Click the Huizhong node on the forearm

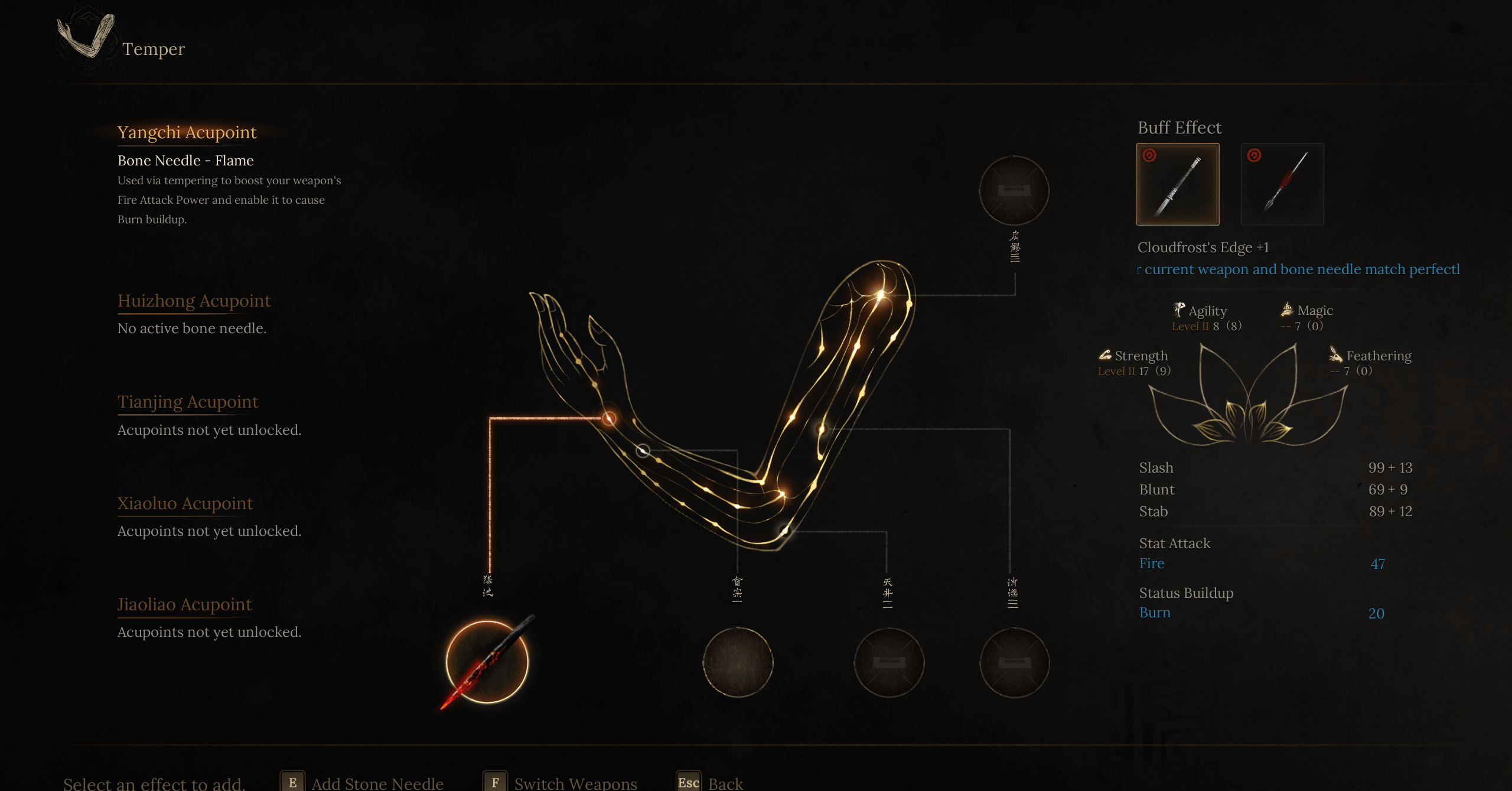(x=643, y=451)
